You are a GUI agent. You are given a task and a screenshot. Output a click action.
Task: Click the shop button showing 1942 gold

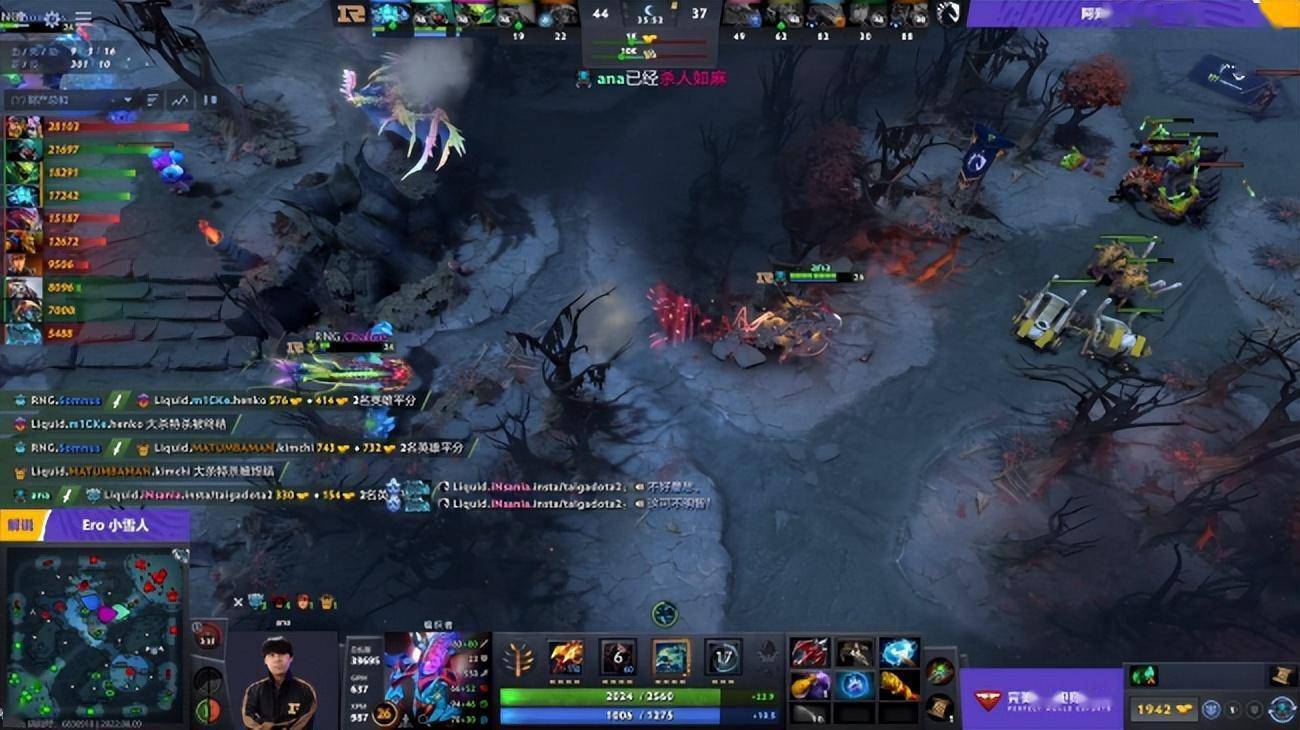point(1164,707)
